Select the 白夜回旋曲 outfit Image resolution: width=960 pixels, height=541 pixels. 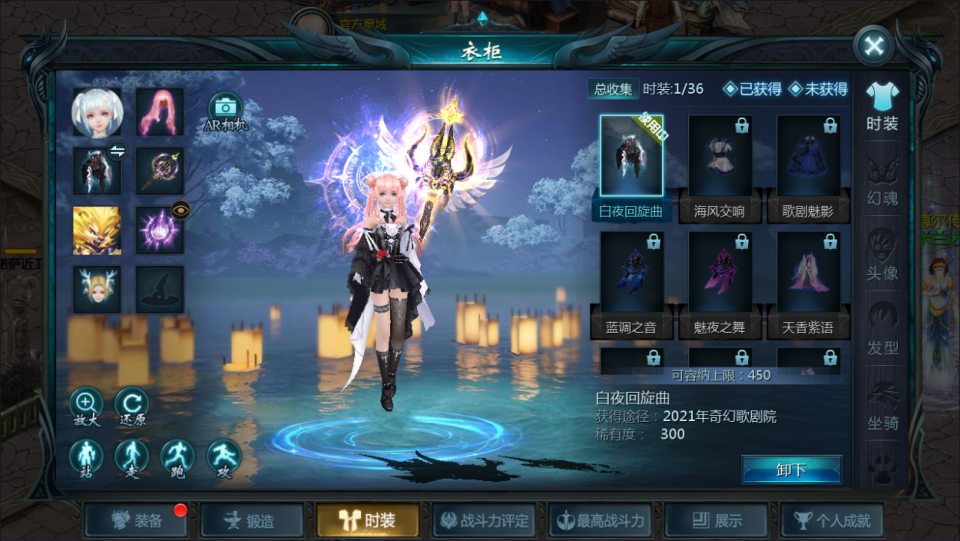tap(631, 167)
